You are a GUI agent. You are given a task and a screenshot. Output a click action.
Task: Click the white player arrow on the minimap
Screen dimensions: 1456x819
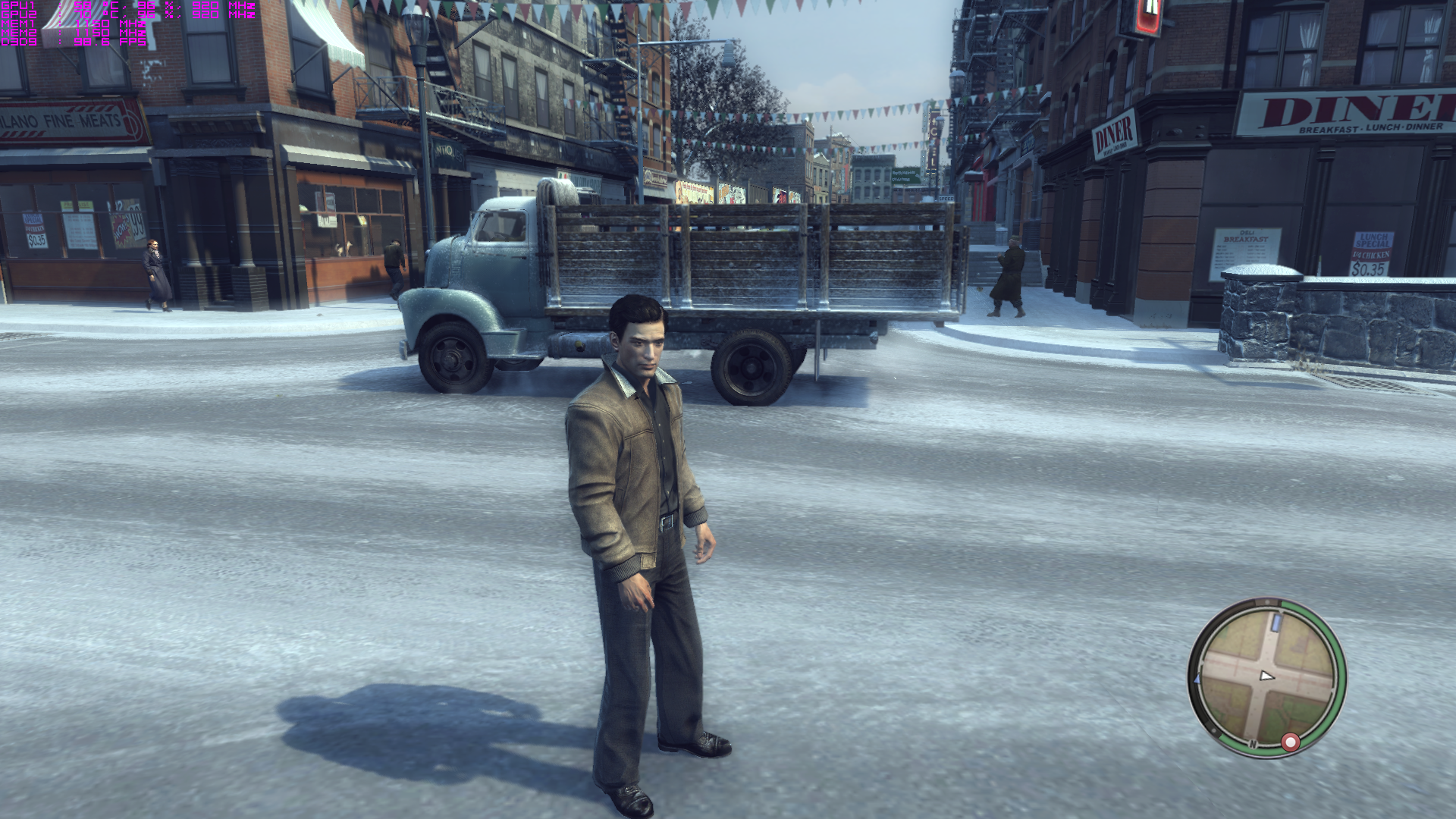[x=1266, y=676]
